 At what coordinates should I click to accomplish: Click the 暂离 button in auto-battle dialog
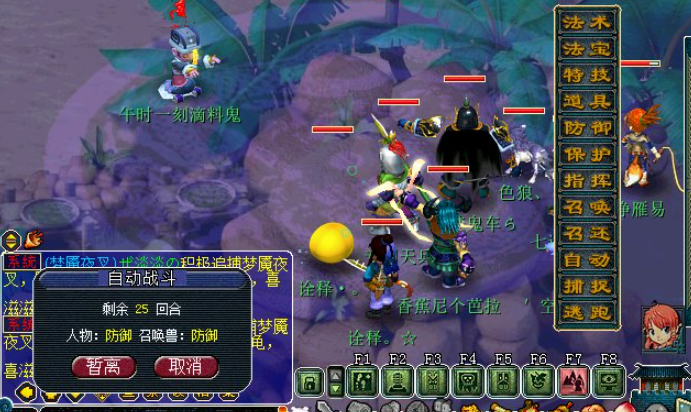click(x=104, y=367)
